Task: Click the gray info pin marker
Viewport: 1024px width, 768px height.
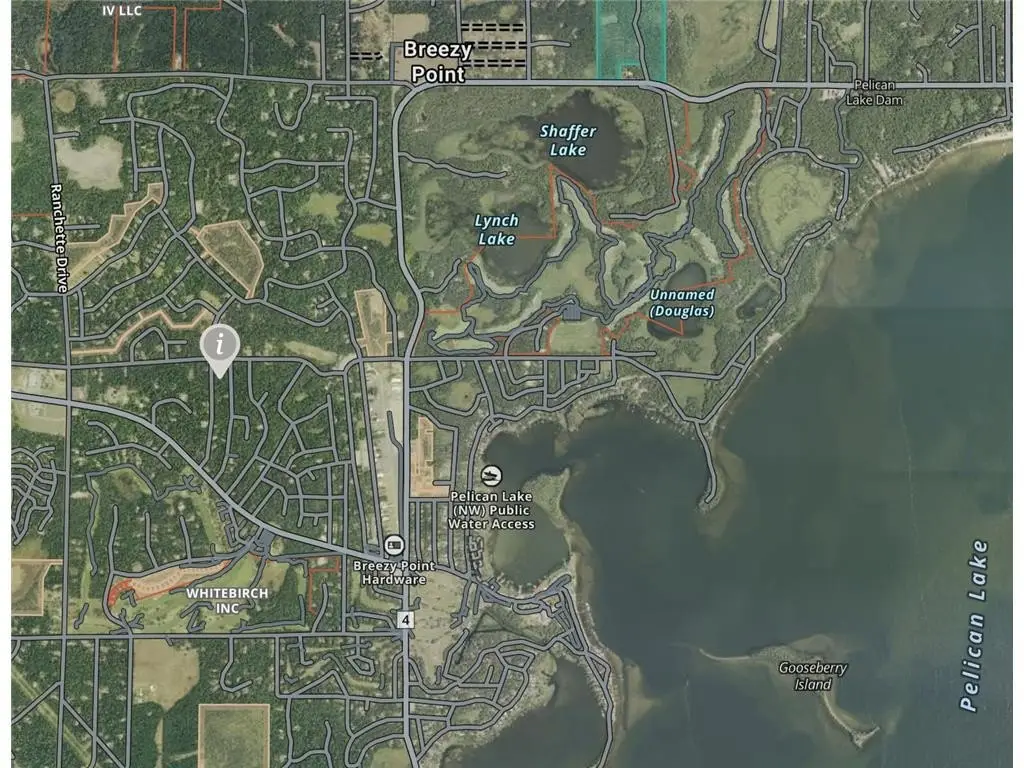Action: pos(221,345)
